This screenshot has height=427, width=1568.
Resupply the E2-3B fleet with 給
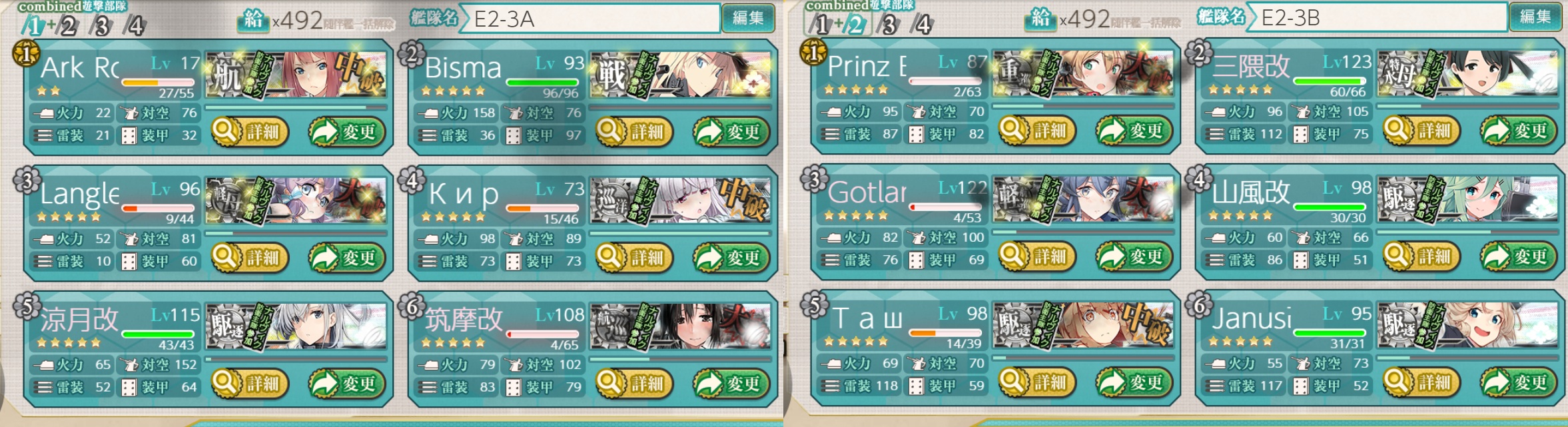(x=1040, y=19)
